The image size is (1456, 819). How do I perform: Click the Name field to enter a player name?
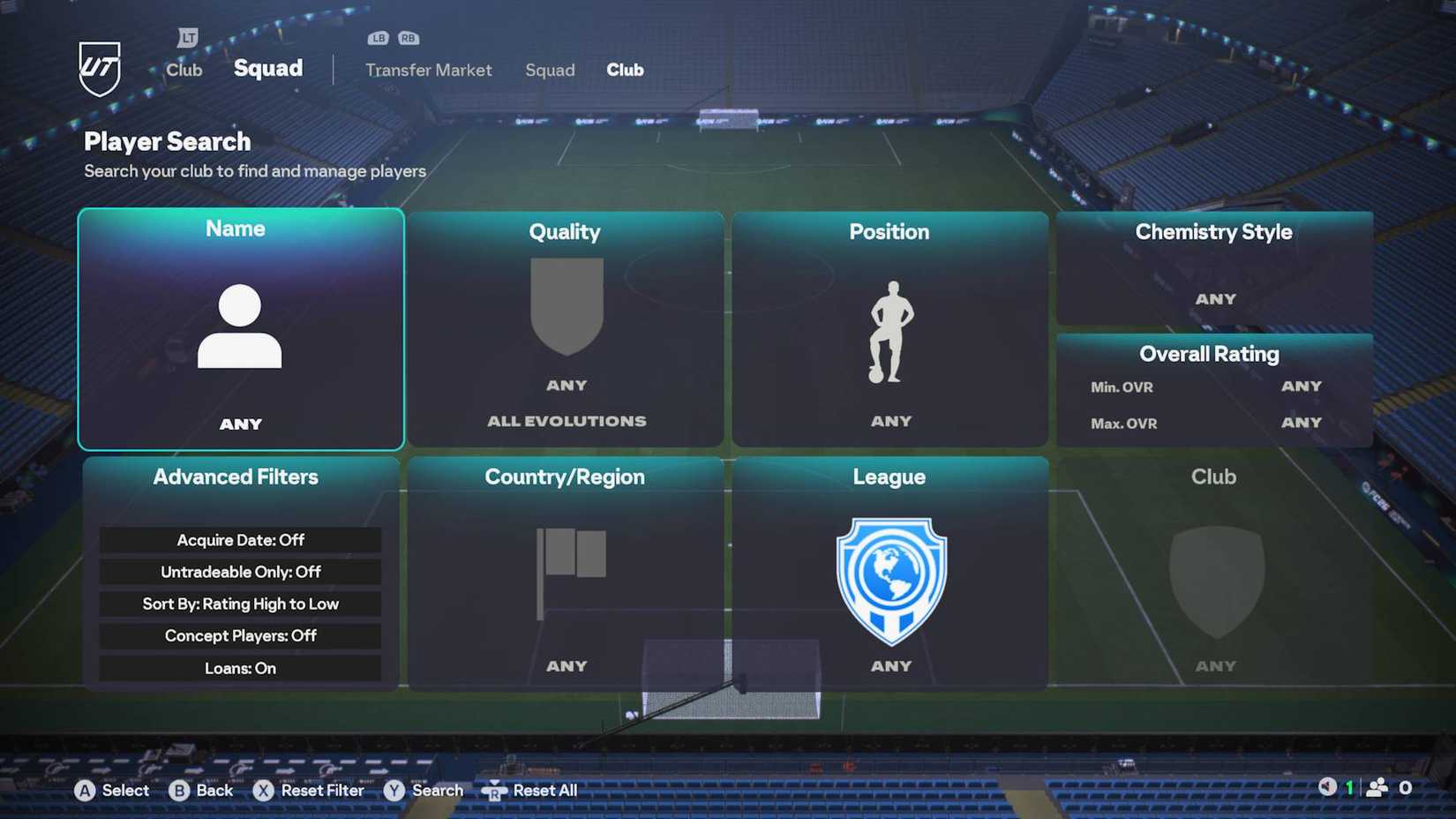pyautogui.click(x=239, y=424)
